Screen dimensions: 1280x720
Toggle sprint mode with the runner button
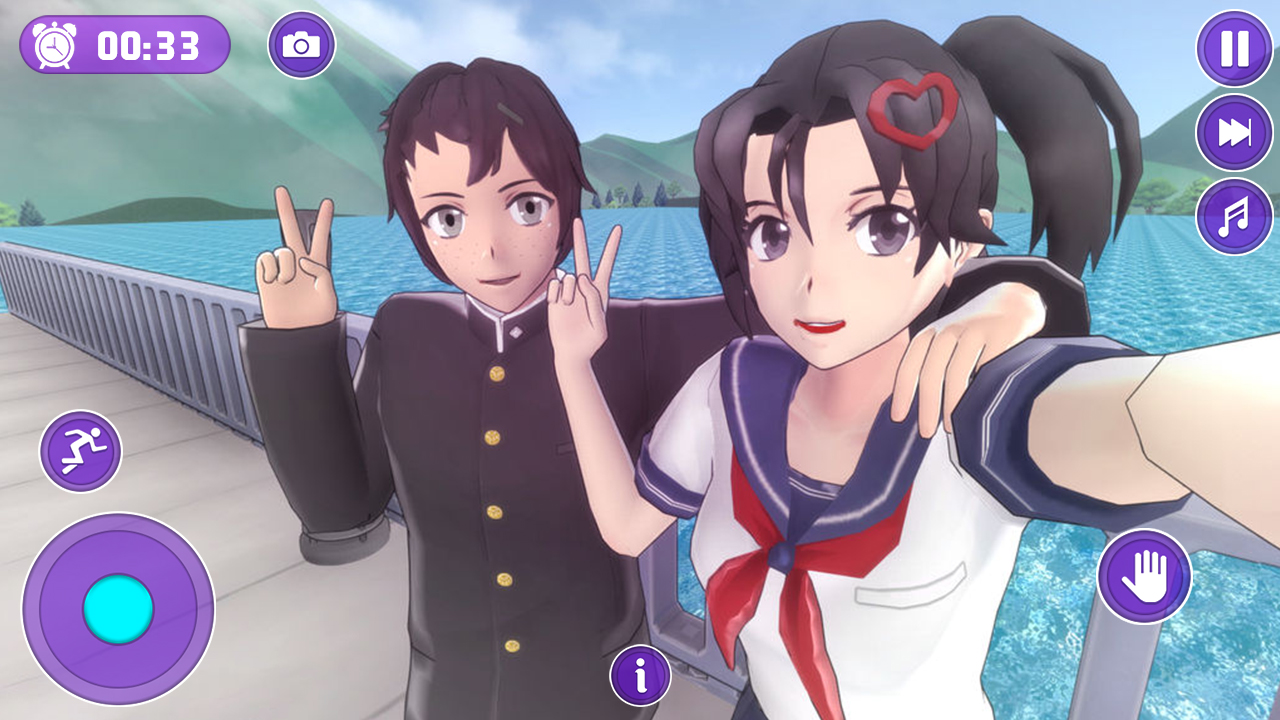pos(84,450)
